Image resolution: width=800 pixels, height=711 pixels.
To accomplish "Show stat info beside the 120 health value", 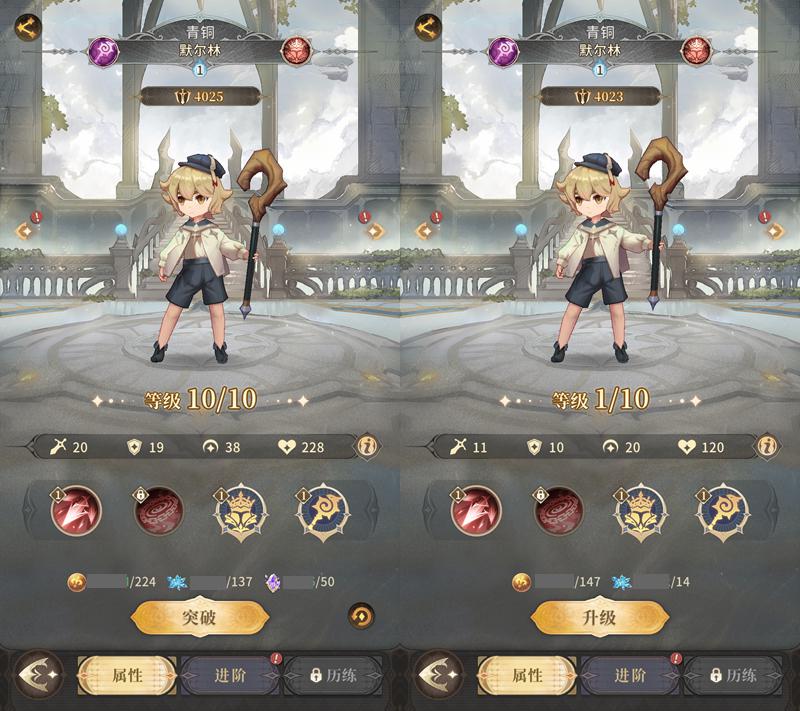I will pyautogui.click(x=768, y=446).
